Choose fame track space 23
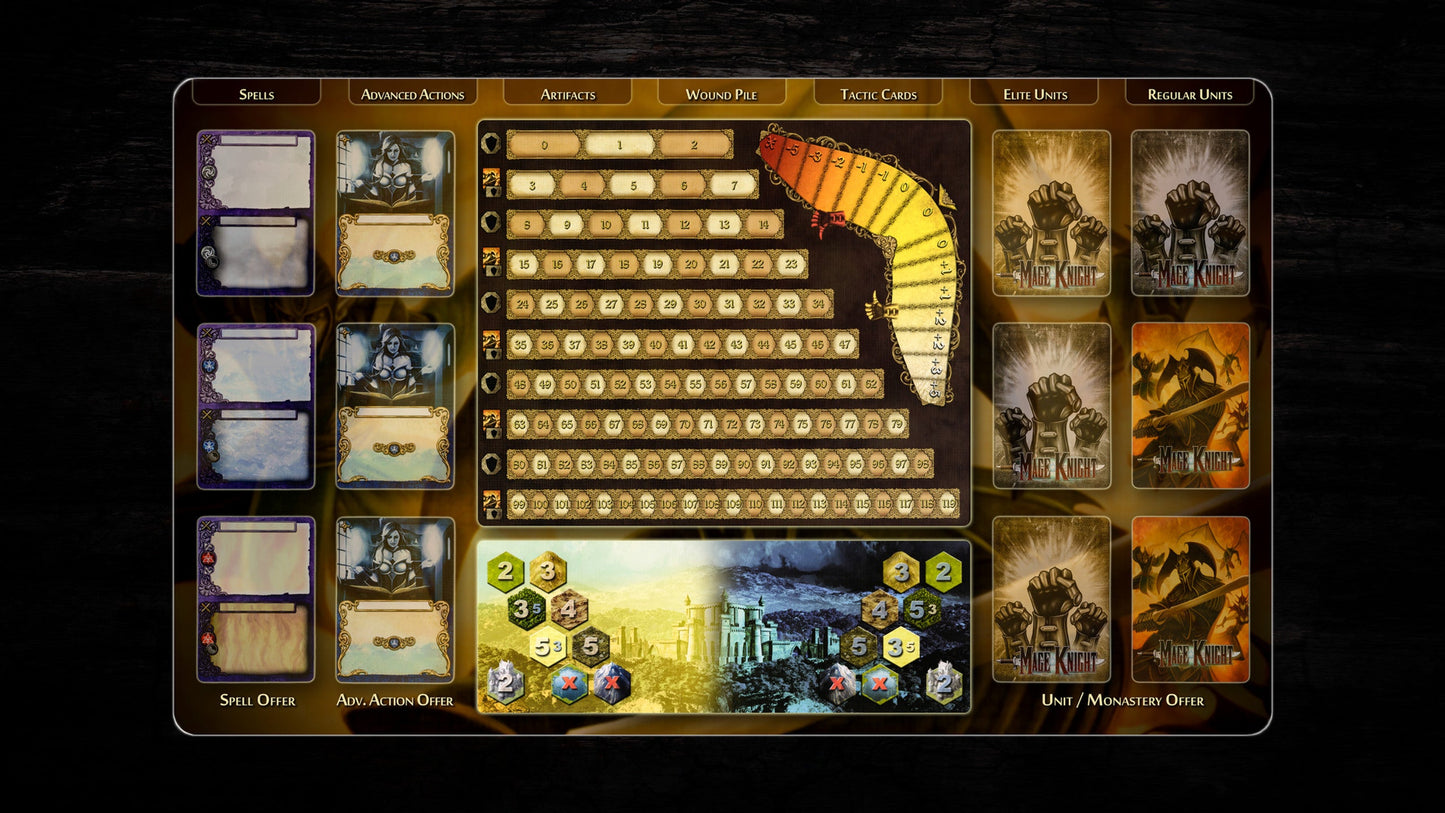The image size is (1445, 813). (790, 265)
